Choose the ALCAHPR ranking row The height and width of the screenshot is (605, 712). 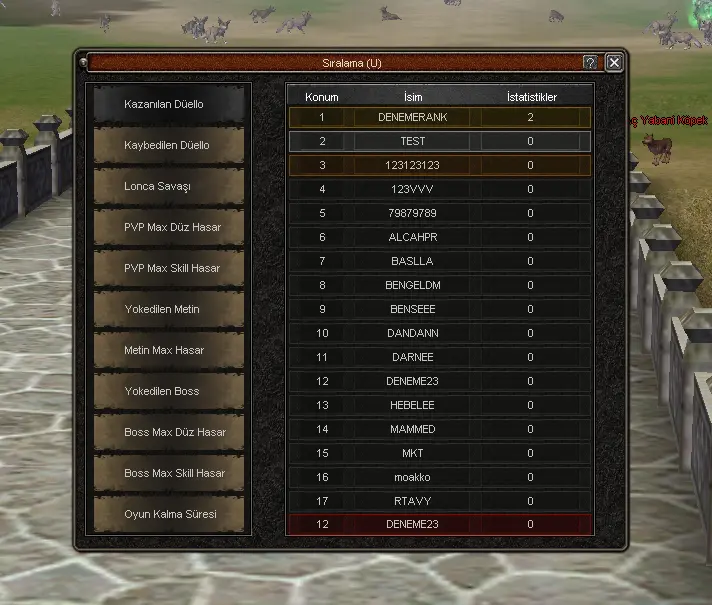point(413,237)
